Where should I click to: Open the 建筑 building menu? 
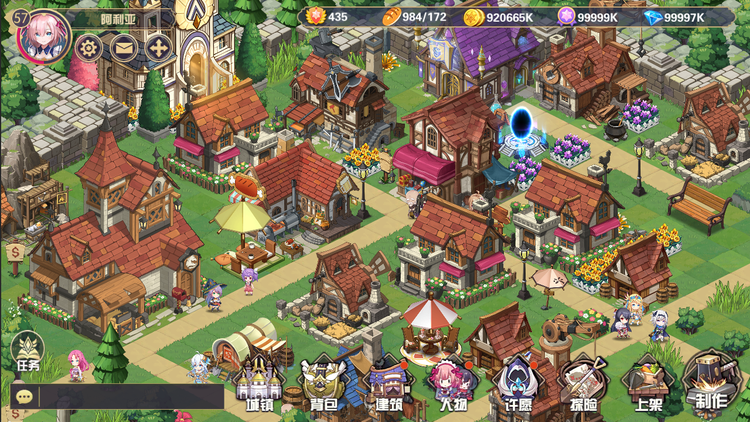[x=387, y=384]
